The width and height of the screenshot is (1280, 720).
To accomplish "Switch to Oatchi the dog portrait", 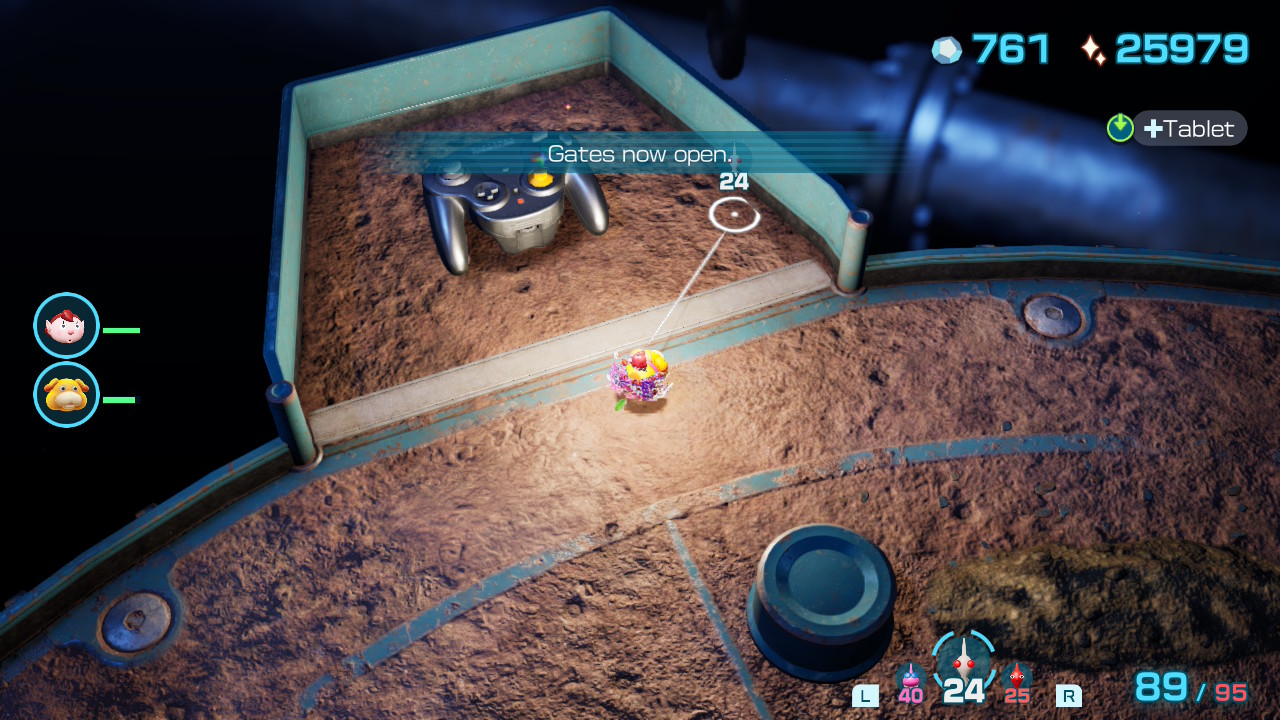I will point(66,395).
